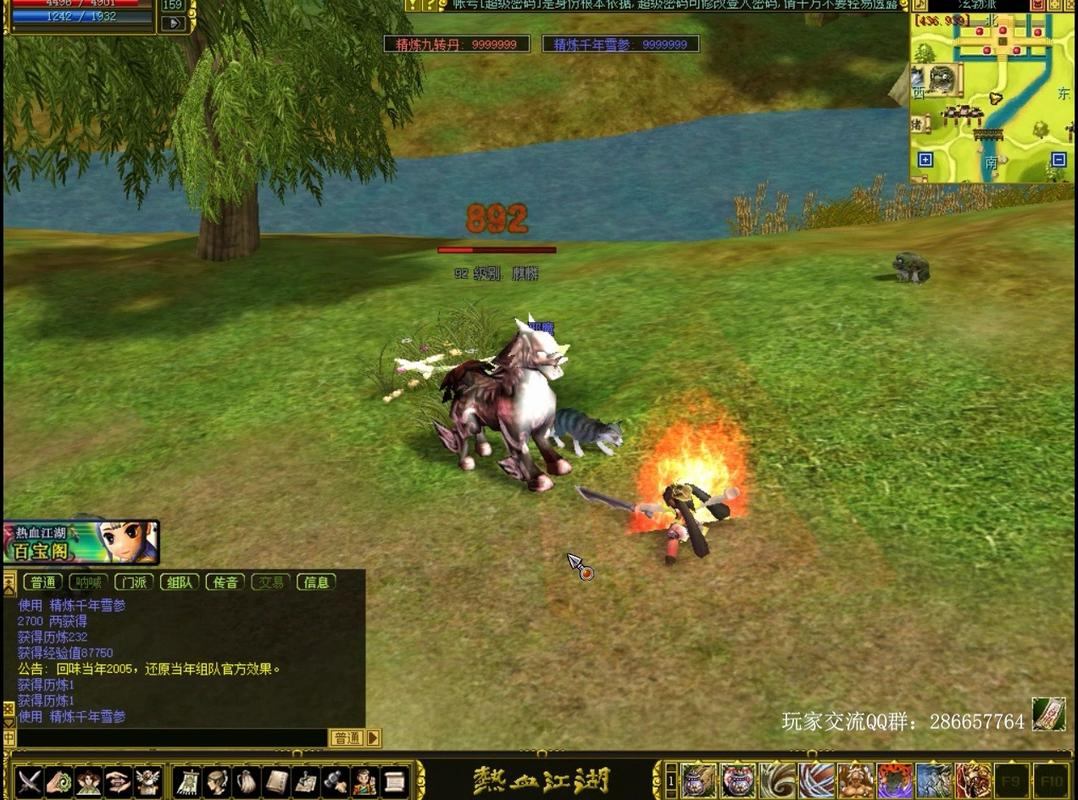This screenshot has width=1078, height=800.
Task: Switch chat to the 普通 tab
Action: point(42,582)
